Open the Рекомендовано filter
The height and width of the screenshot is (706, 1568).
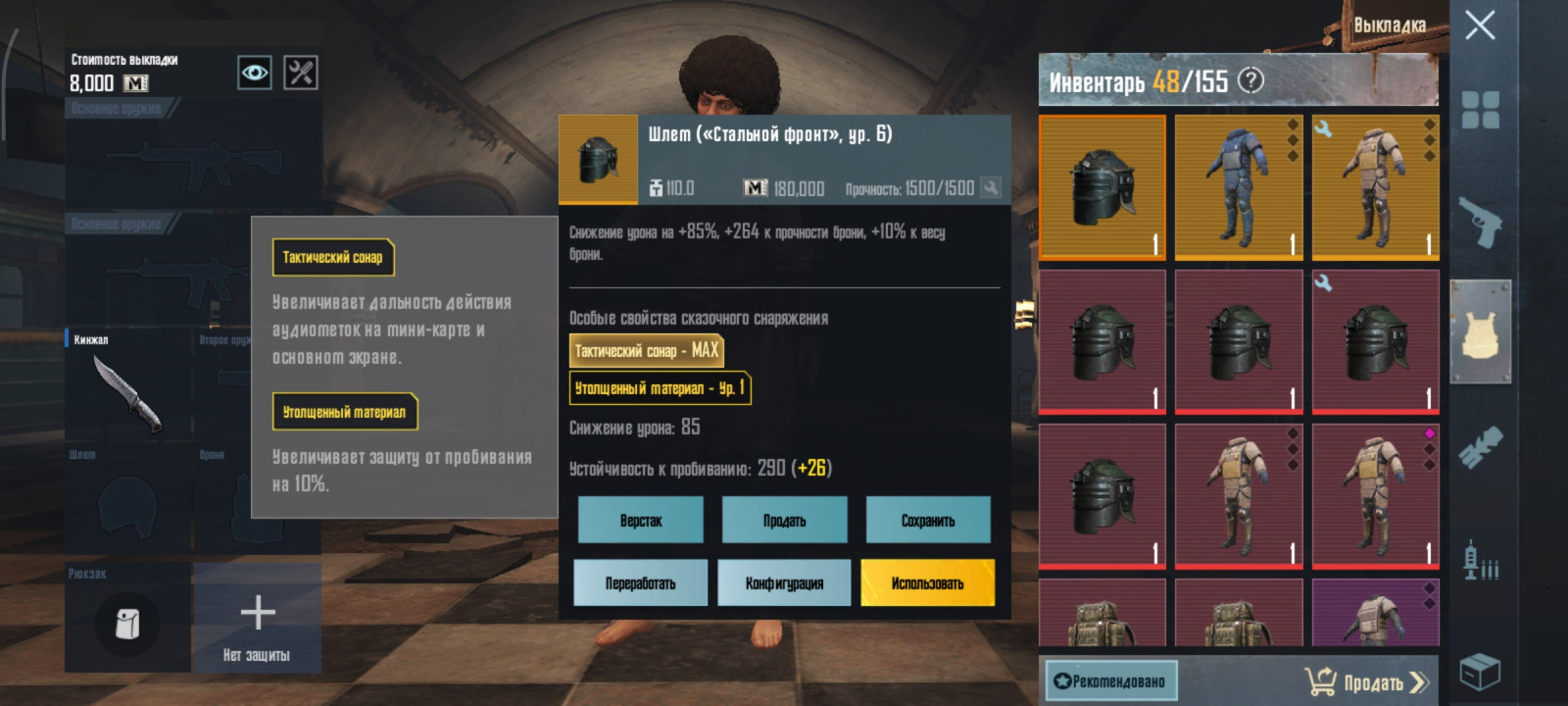1110,681
